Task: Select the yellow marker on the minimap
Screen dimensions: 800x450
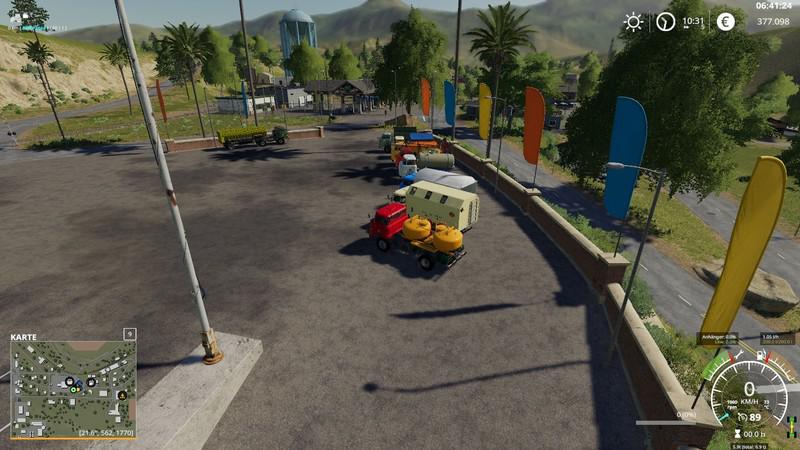Action: click(x=122, y=394)
